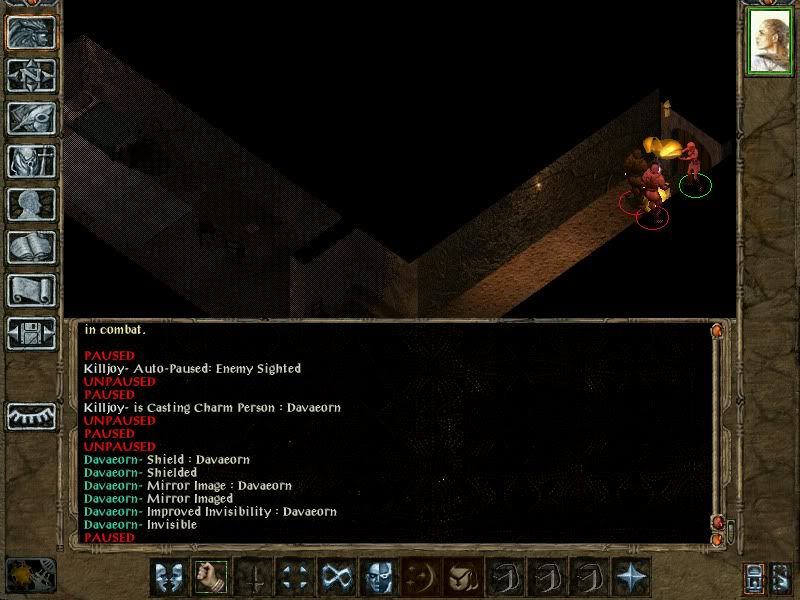
Task: Activate the infinity-symbol action button
Action: (x=337, y=577)
